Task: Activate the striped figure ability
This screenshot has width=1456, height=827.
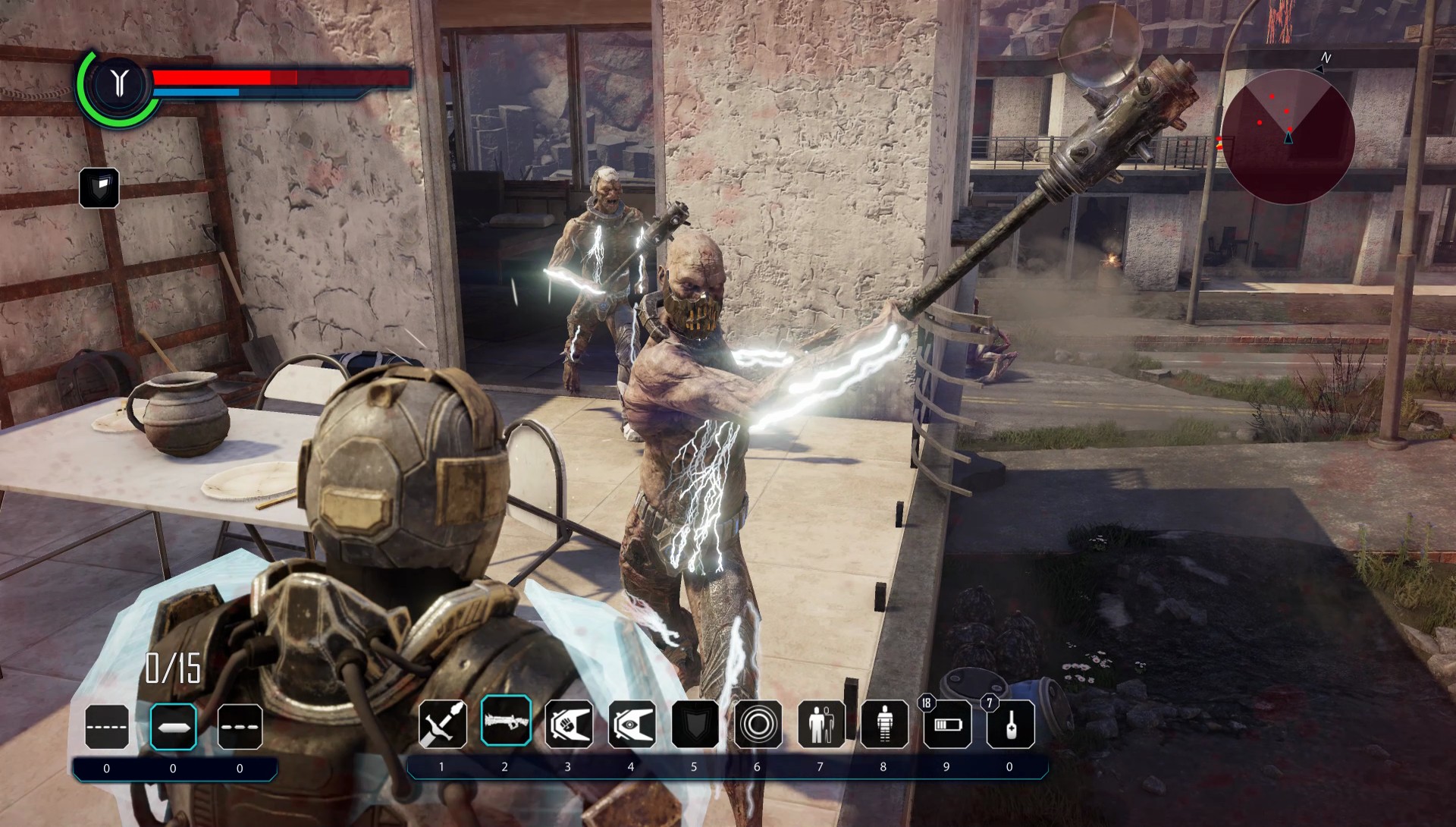Action: (x=884, y=724)
